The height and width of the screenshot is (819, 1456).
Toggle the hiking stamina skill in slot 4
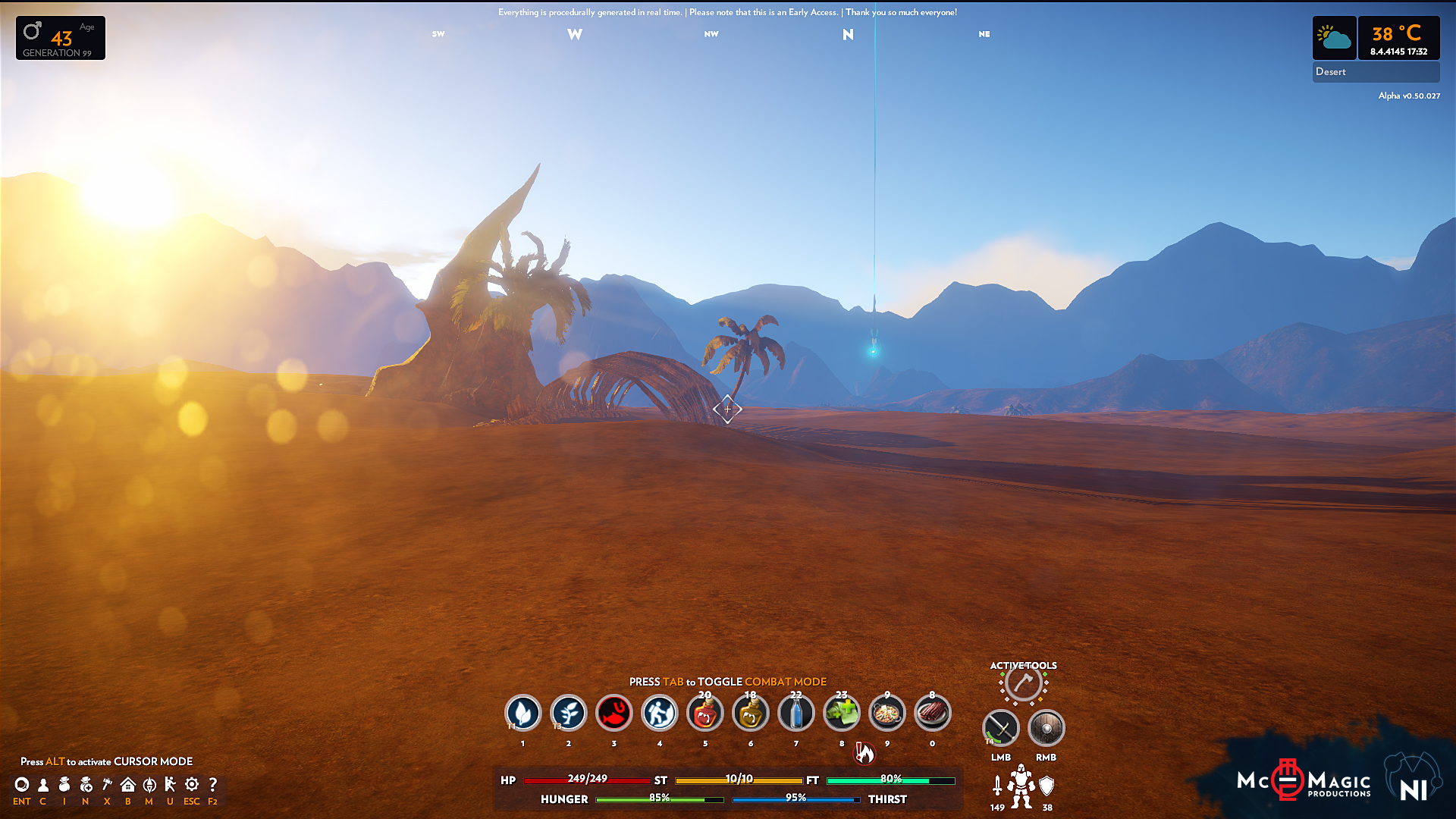tap(660, 713)
